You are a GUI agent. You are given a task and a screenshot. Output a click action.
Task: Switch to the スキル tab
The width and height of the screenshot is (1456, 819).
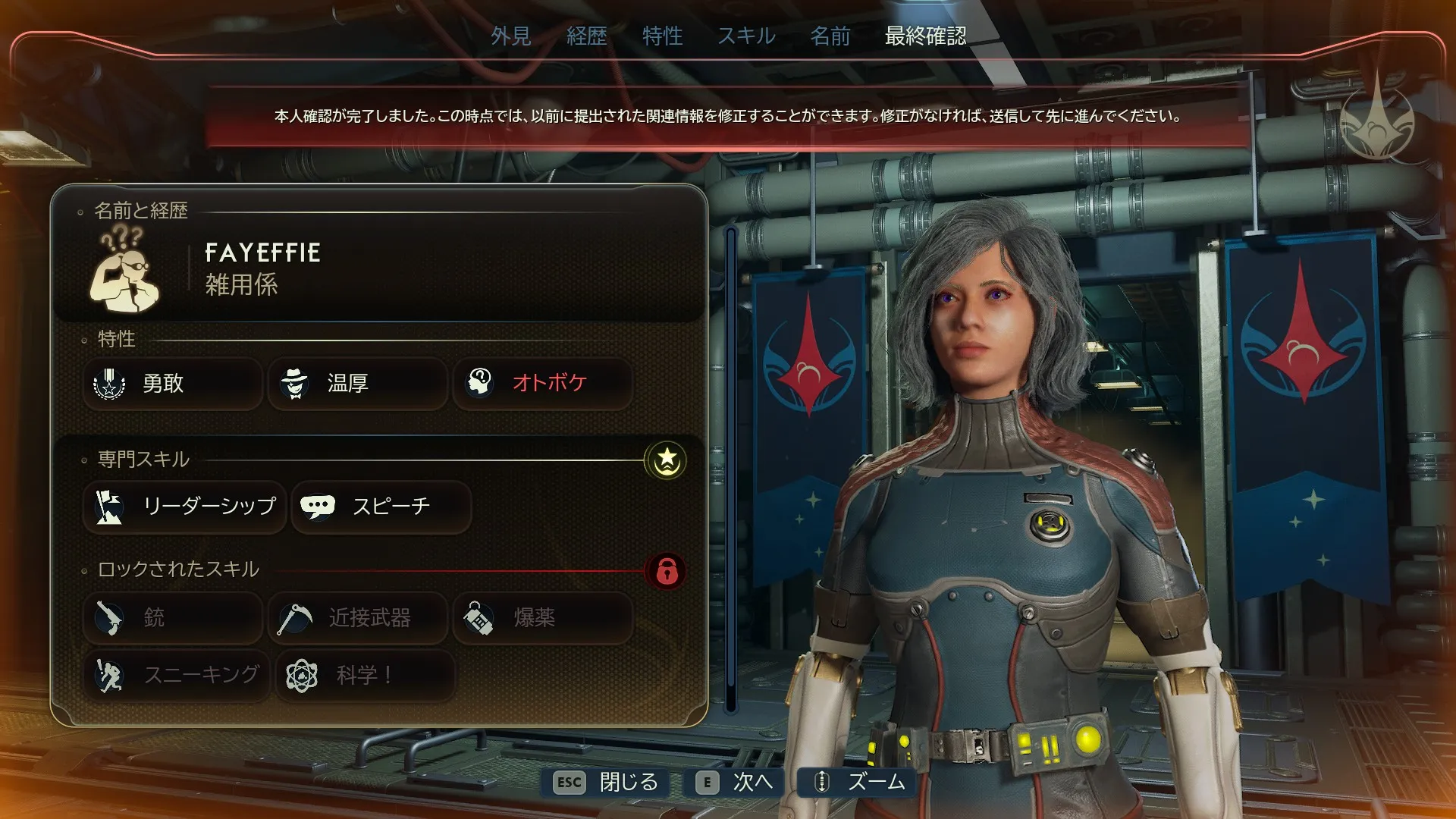(746, 36)
